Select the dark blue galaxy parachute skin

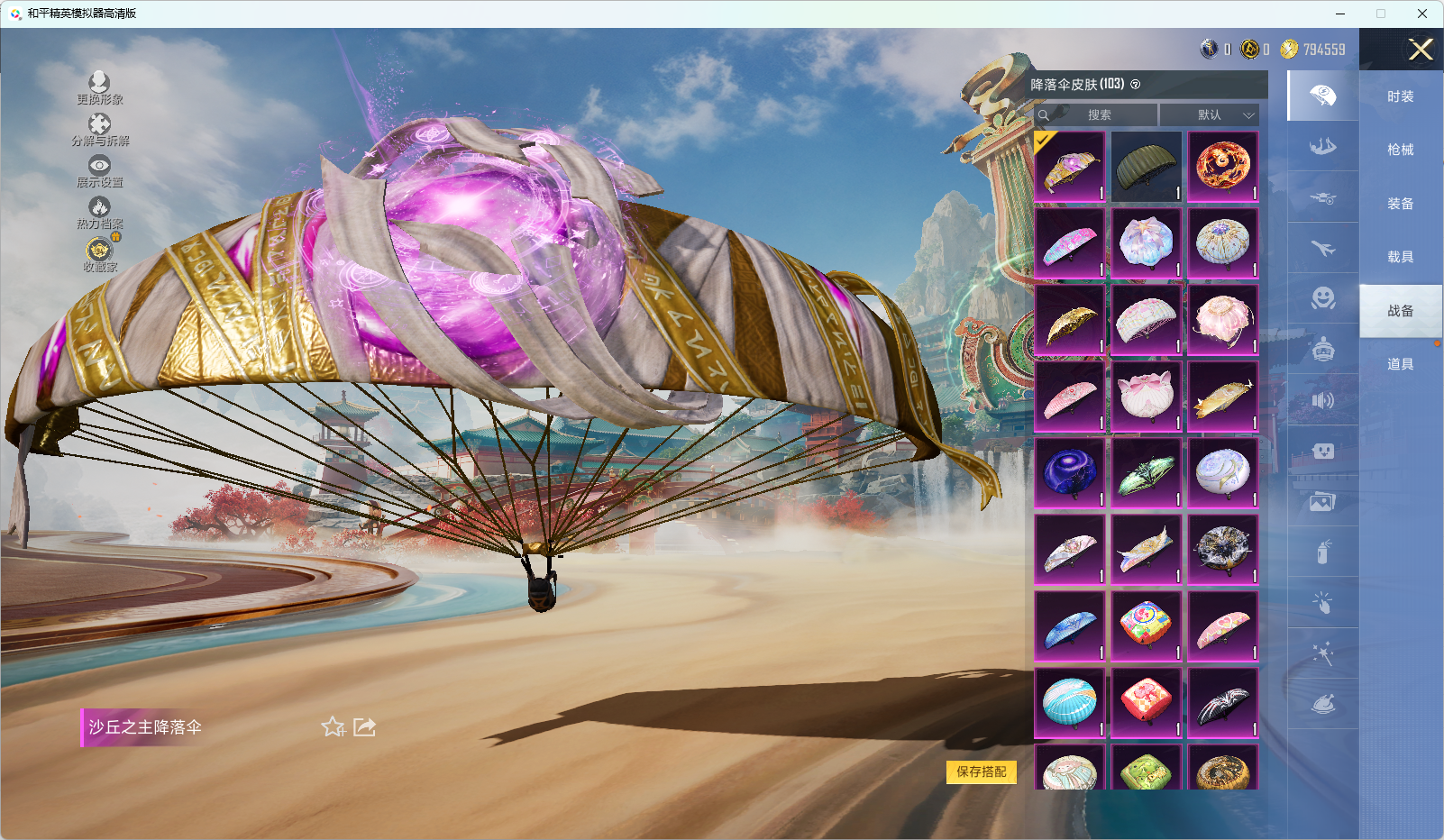(x=1069, y=473)
